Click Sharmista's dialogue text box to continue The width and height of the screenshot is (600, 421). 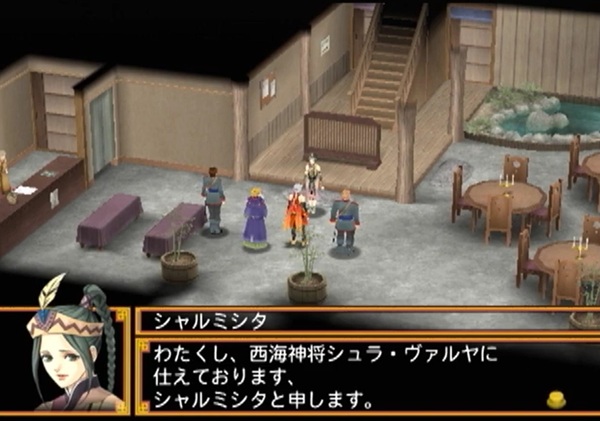[340, 377]
